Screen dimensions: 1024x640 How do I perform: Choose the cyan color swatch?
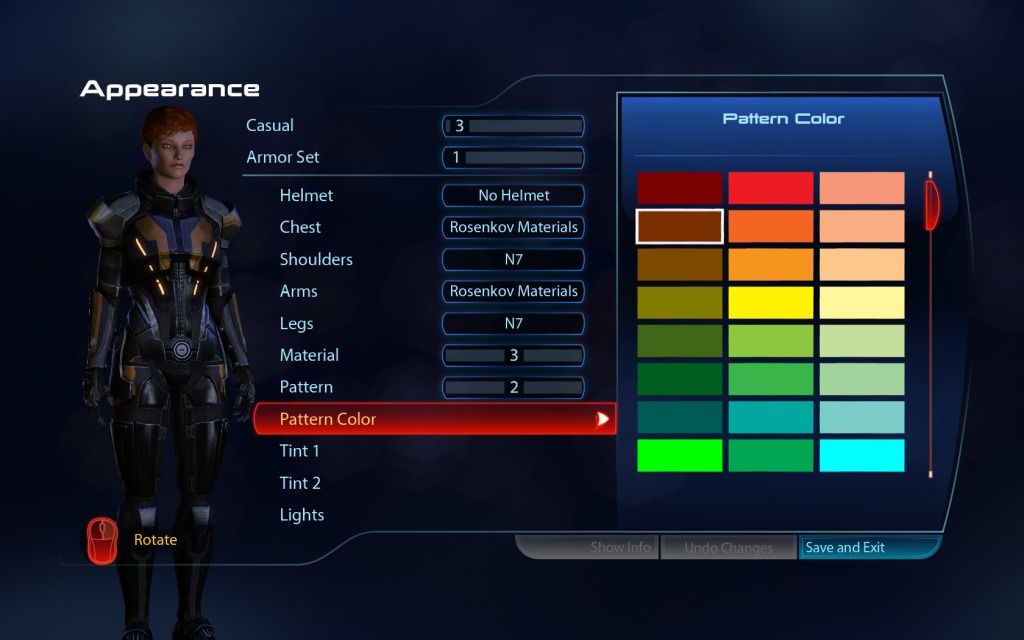[x=862, y=455]
